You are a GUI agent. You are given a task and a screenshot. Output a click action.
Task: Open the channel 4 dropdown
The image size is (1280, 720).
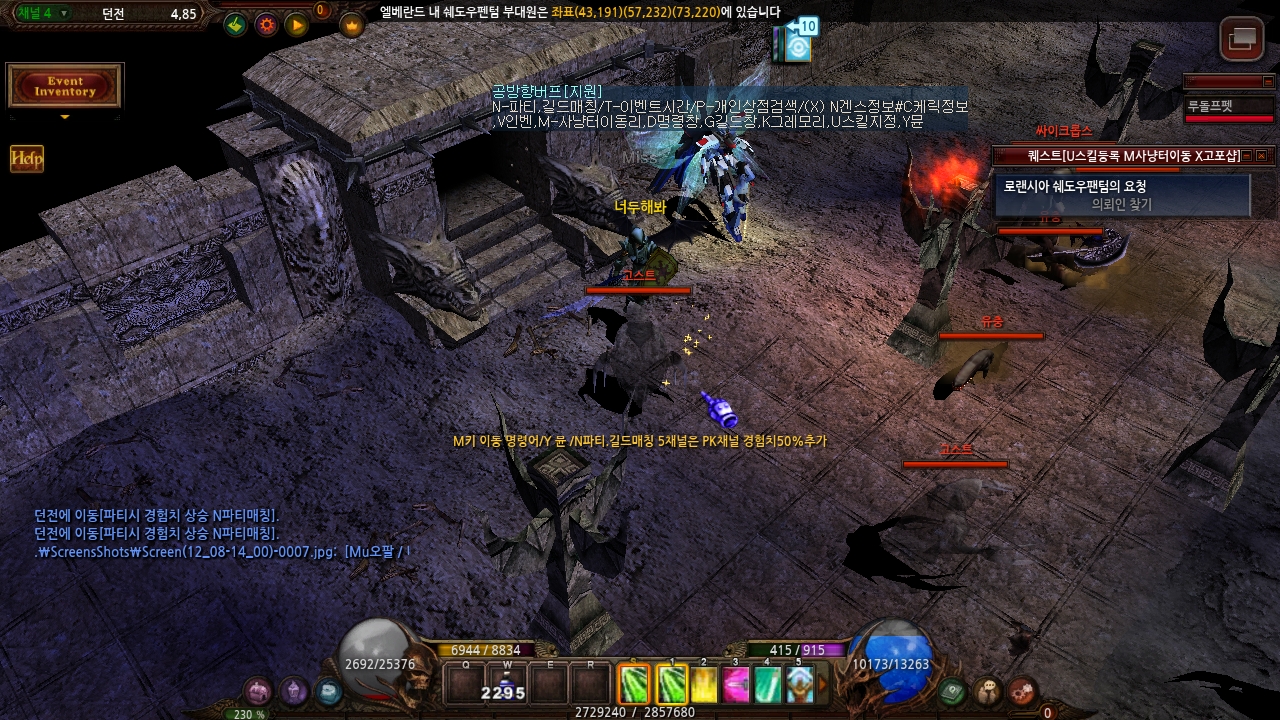(x=63, y=13)
